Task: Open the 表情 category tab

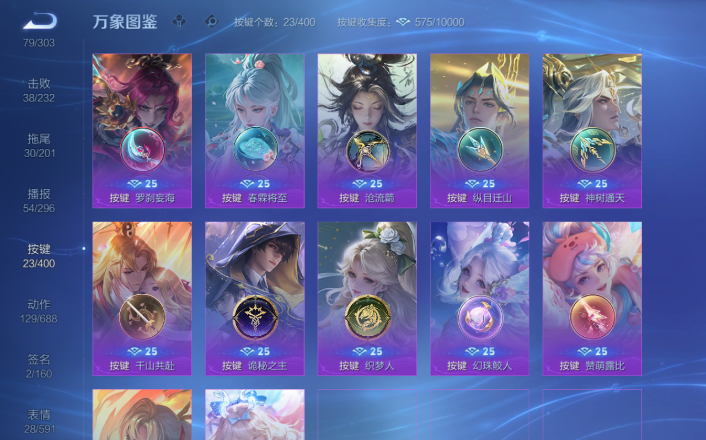Action: point(40,420)
